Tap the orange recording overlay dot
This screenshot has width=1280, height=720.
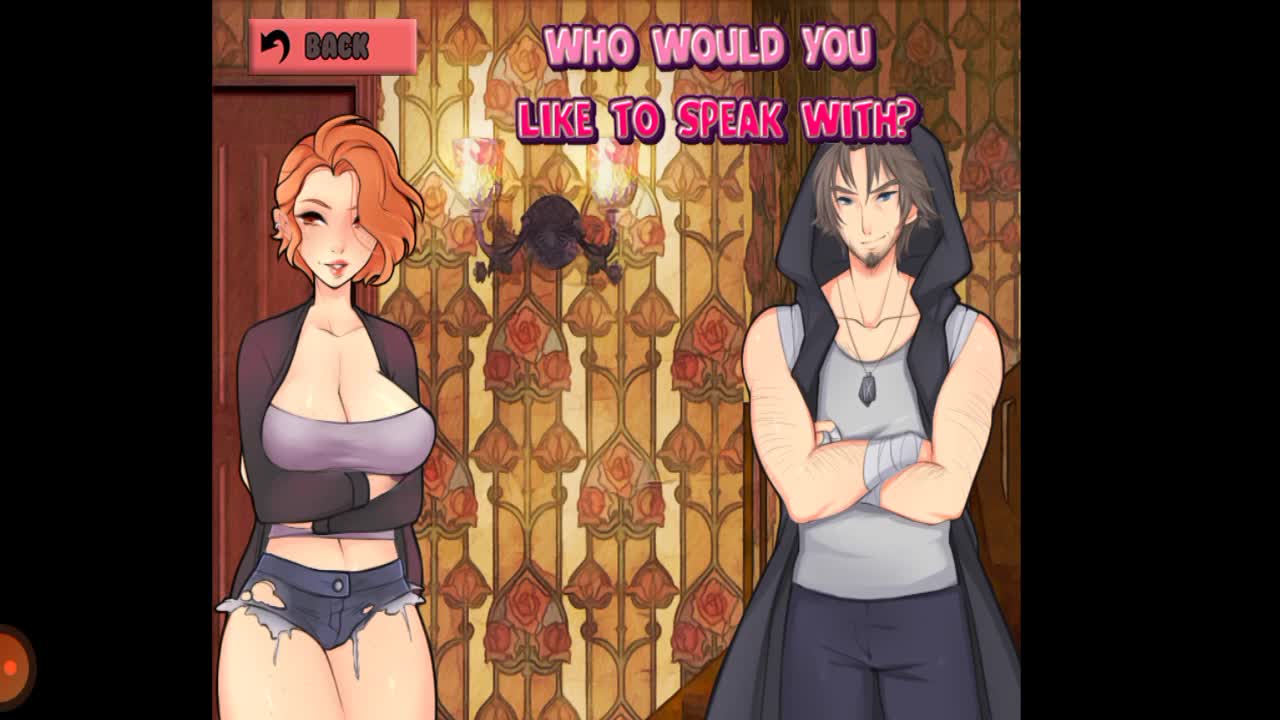10,667
